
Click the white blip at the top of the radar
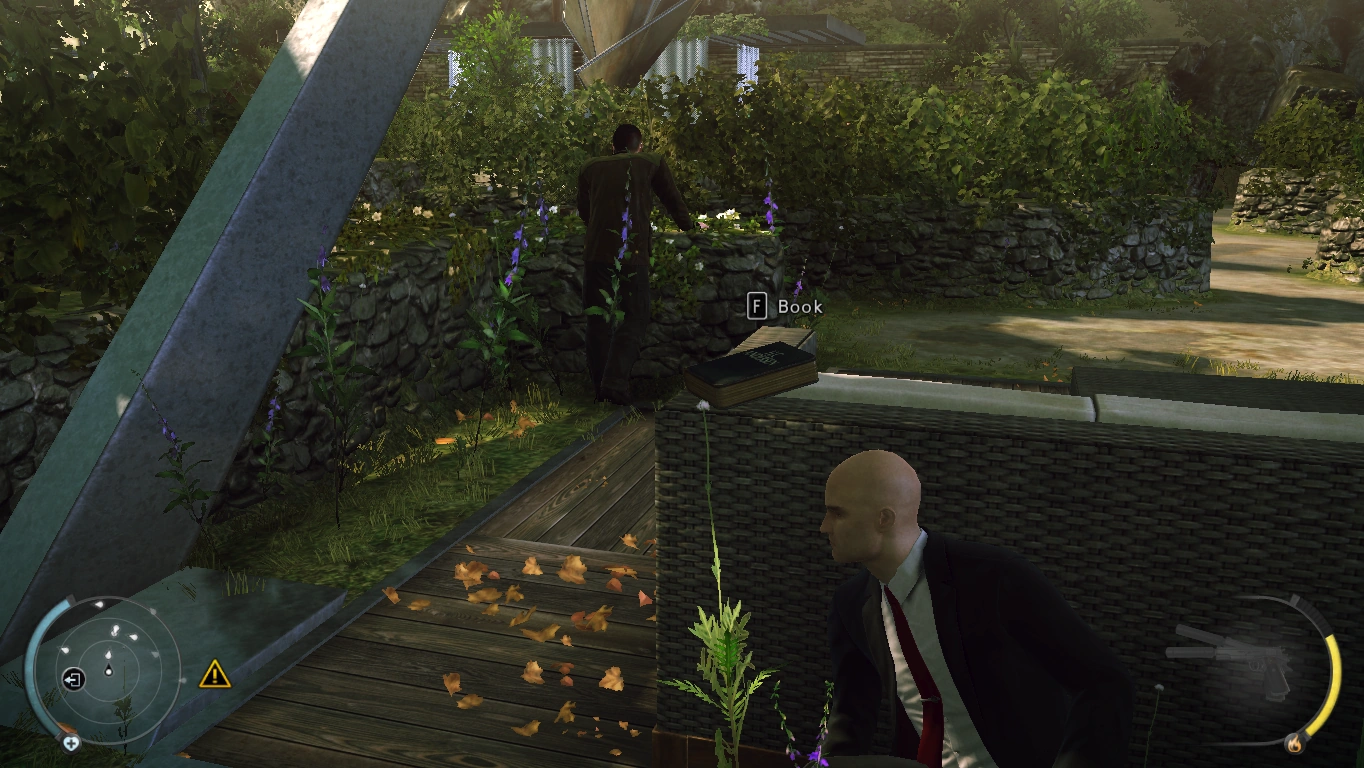pyautogui.click(x=98, y=604)
